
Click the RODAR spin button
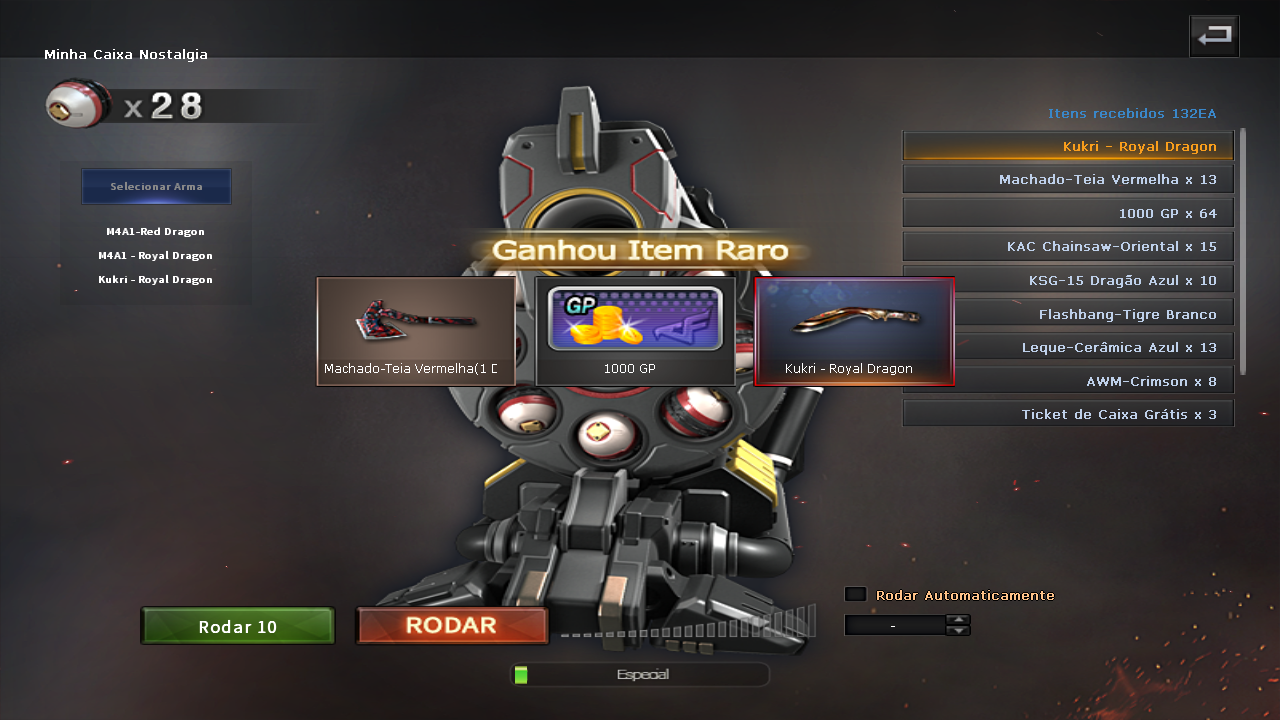click(x=452, y=626)
